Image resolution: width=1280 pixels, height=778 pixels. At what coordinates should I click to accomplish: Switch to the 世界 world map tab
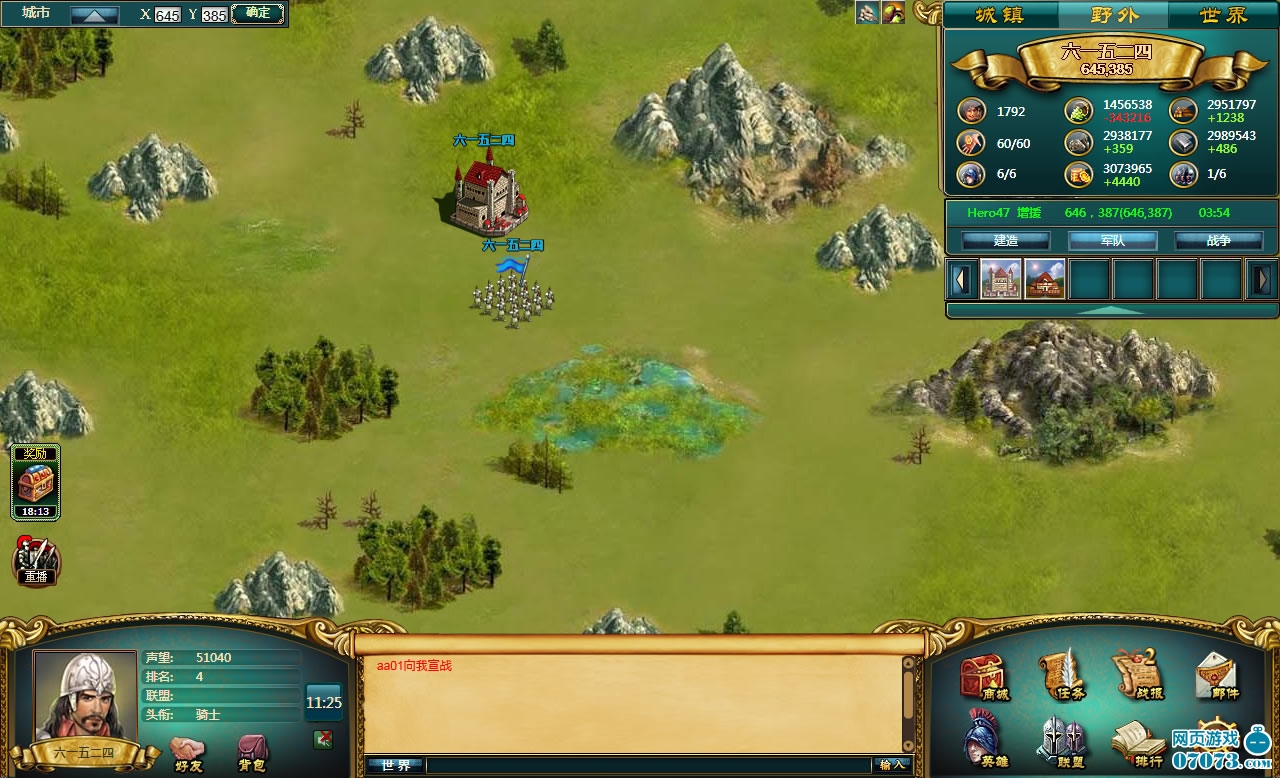1223,15
